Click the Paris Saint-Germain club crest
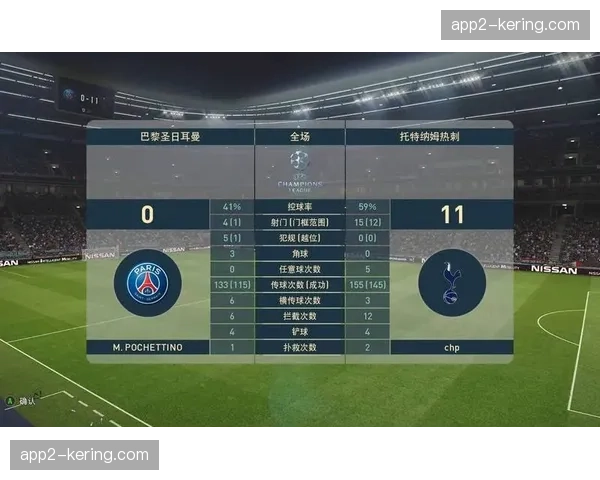 point(148,283)
